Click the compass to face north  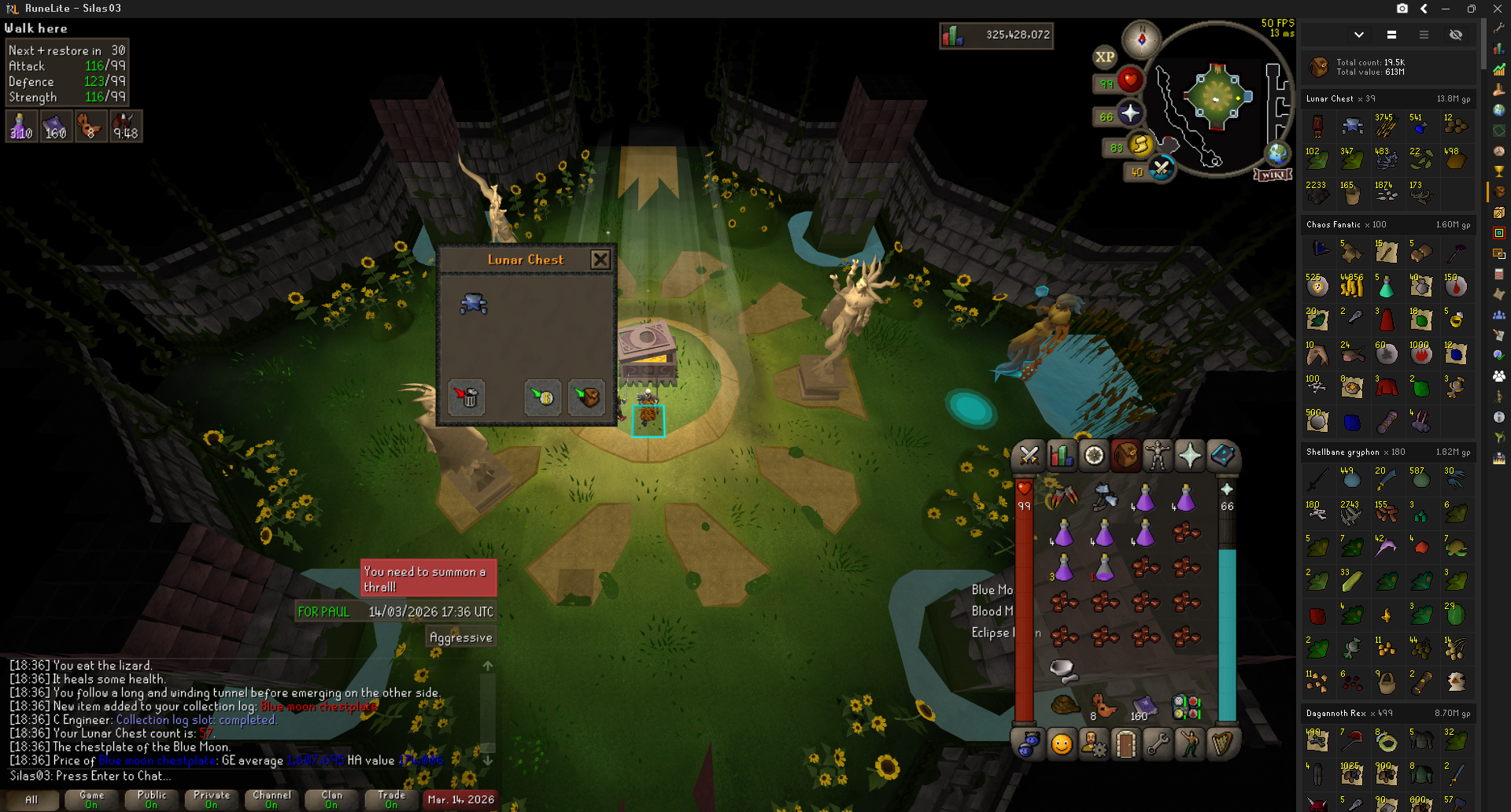(x=1141, y=38)
